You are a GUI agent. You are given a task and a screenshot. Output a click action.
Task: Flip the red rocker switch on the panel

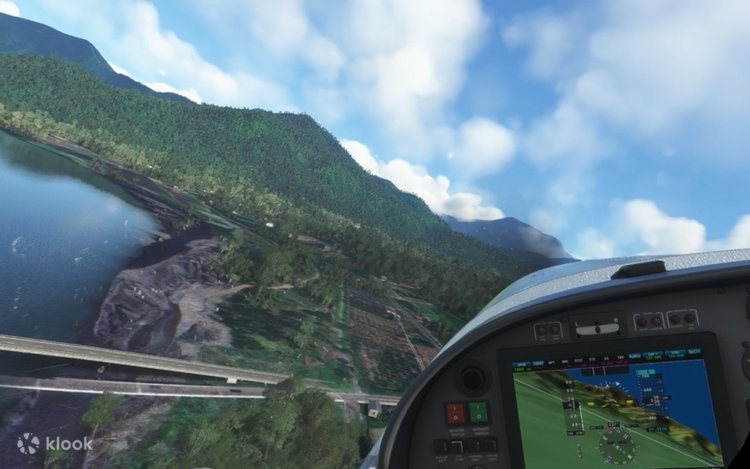click(x=455, y=413)
